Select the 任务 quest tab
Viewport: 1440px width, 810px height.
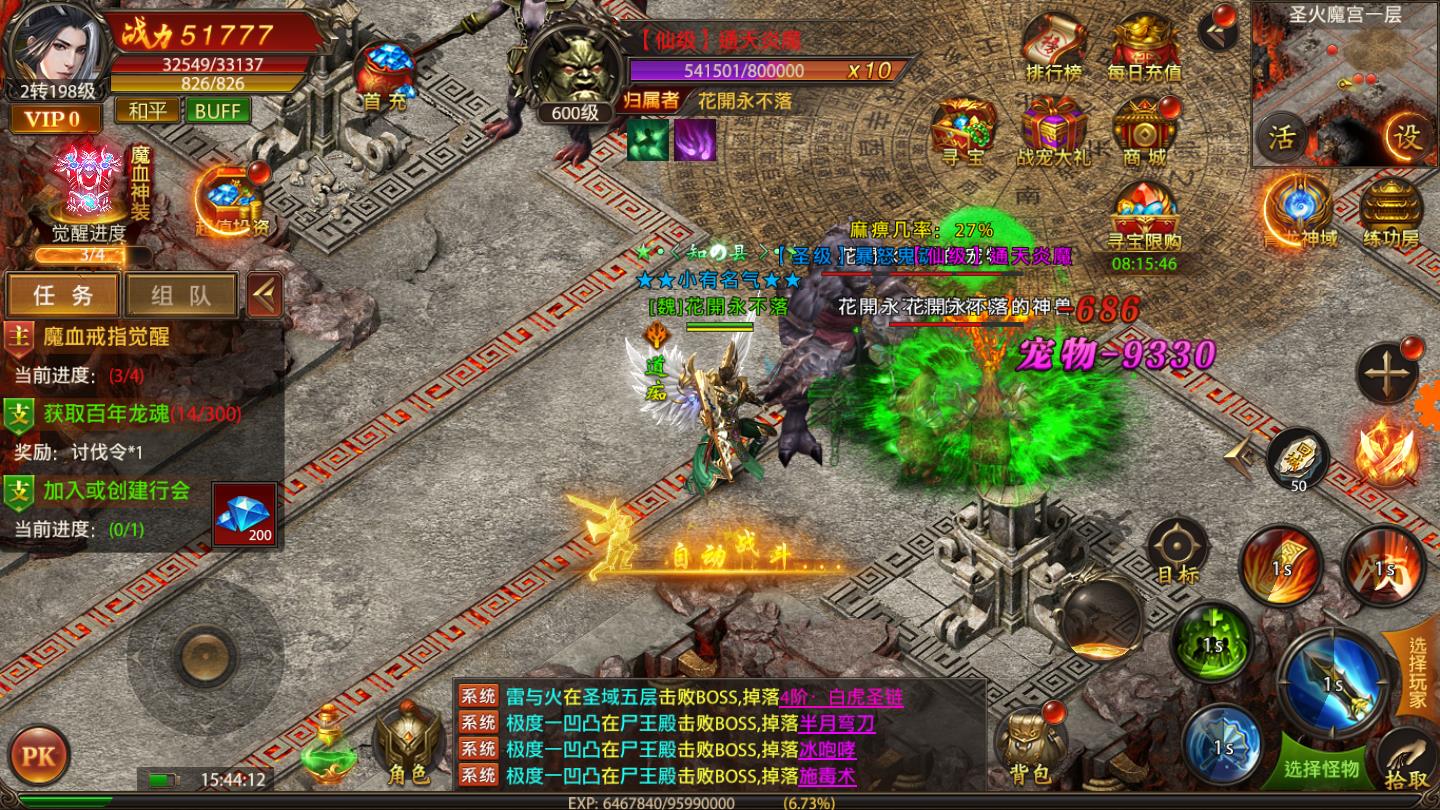[63, 295]
